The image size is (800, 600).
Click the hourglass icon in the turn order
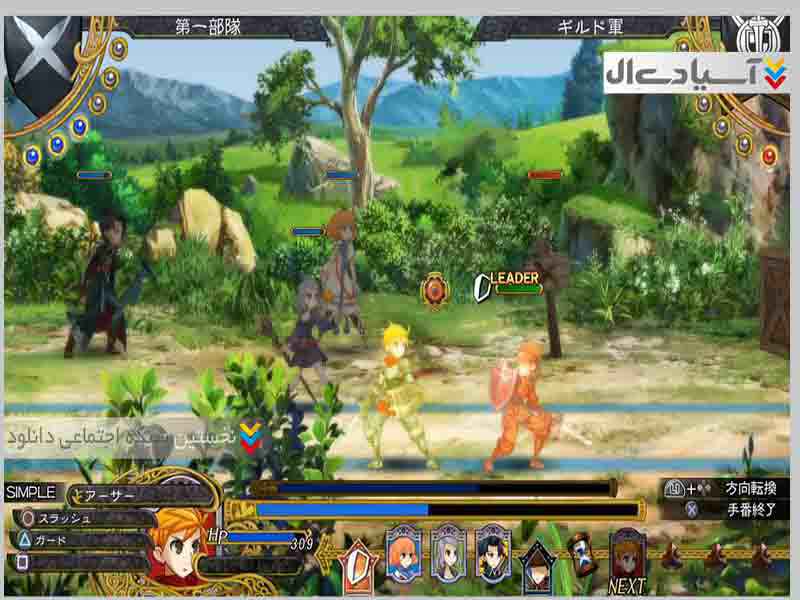click(x=580, y=552)
